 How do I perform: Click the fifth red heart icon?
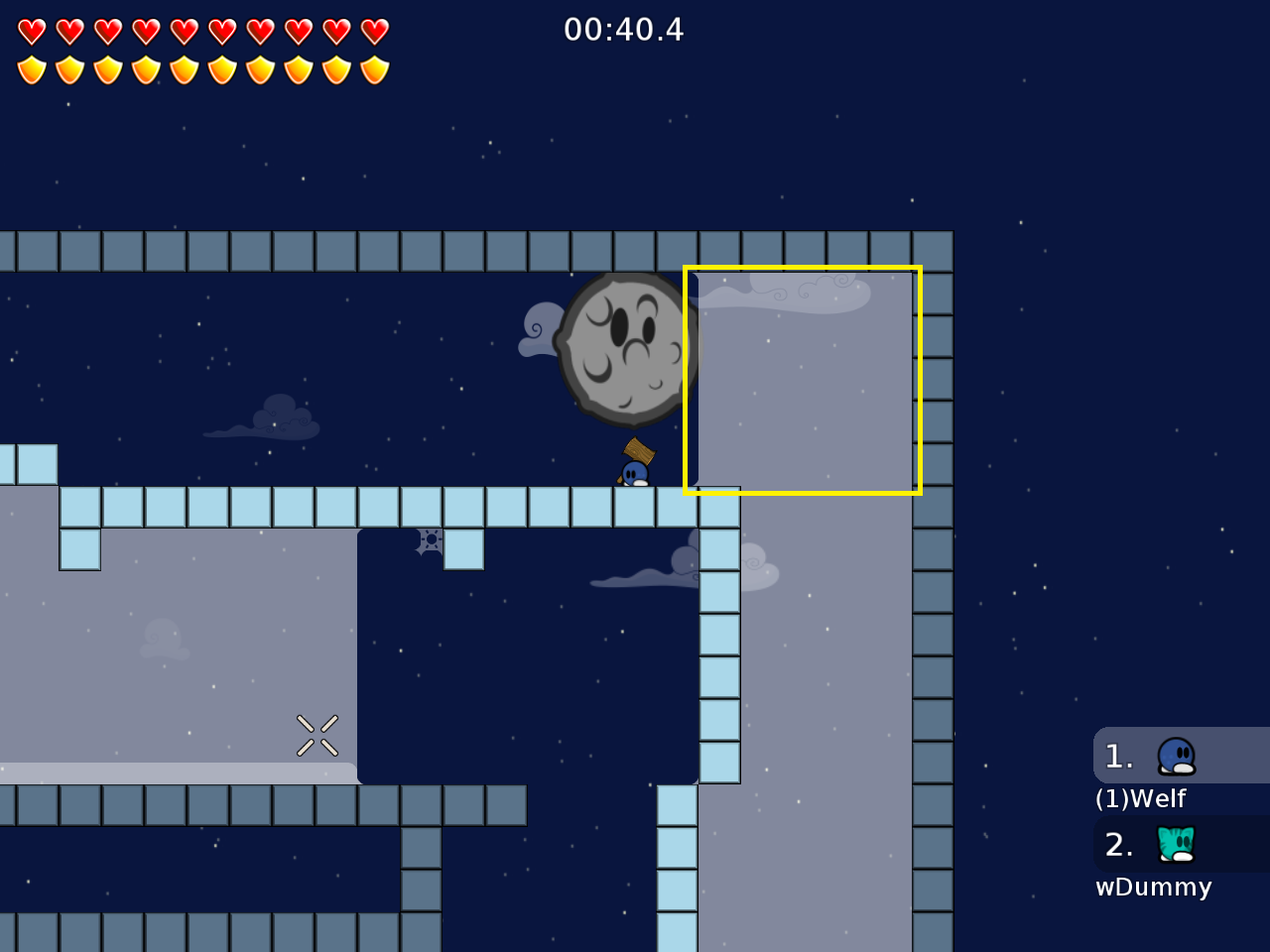click(183, 31)
